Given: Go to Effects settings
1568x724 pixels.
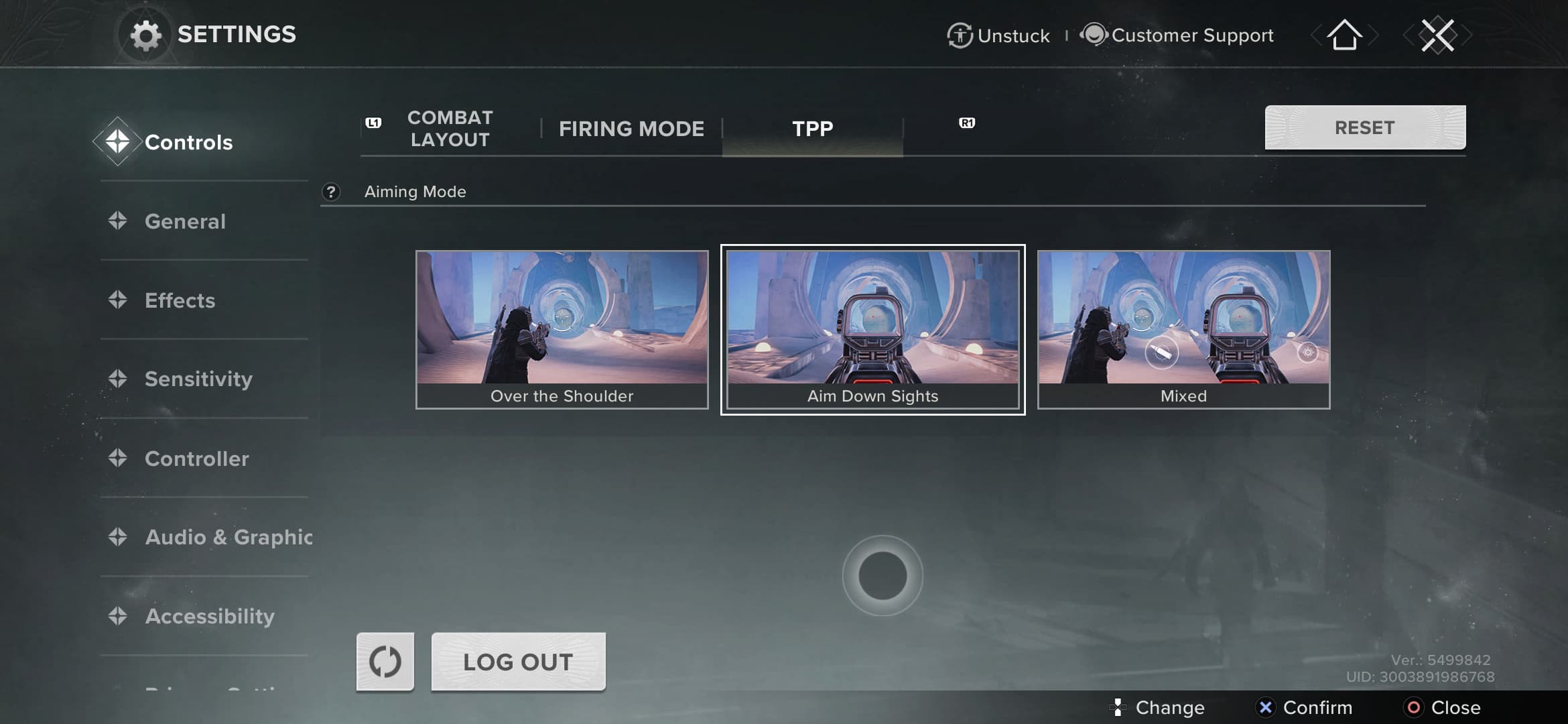Looking at the screenshot, I should point(180,300).
